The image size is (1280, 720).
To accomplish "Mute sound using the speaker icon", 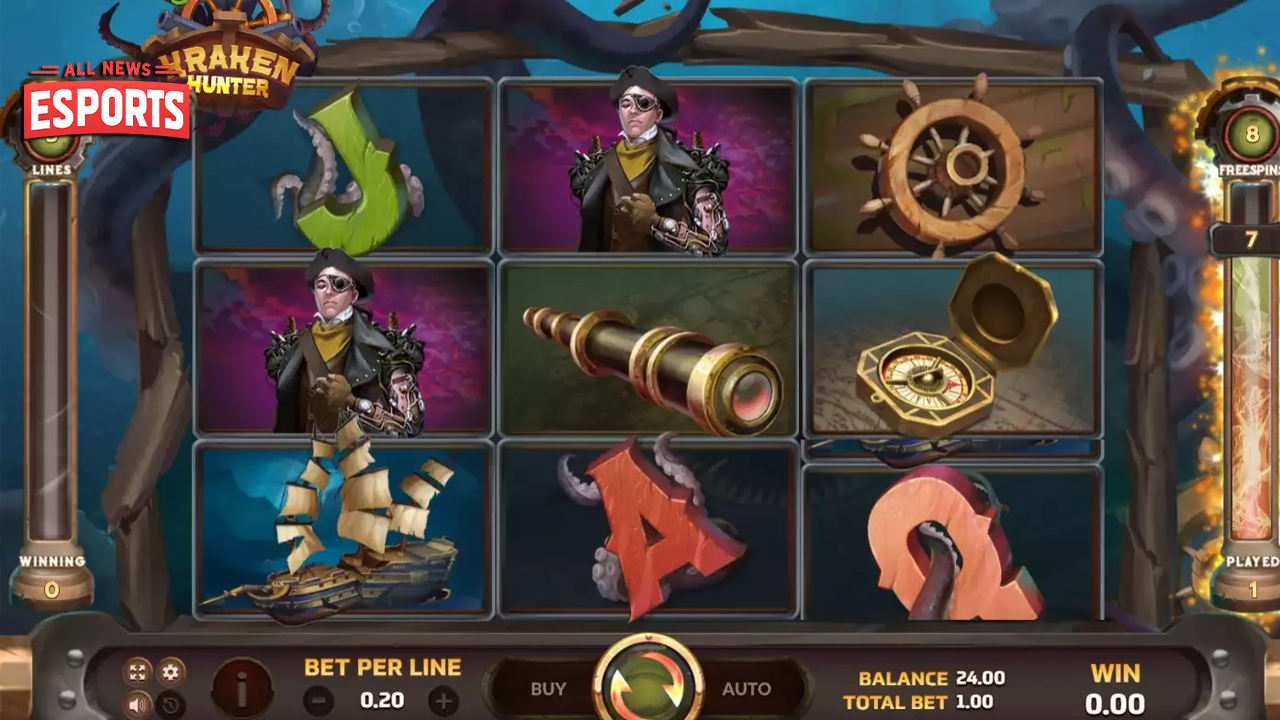I will click(x=138, y=704).
